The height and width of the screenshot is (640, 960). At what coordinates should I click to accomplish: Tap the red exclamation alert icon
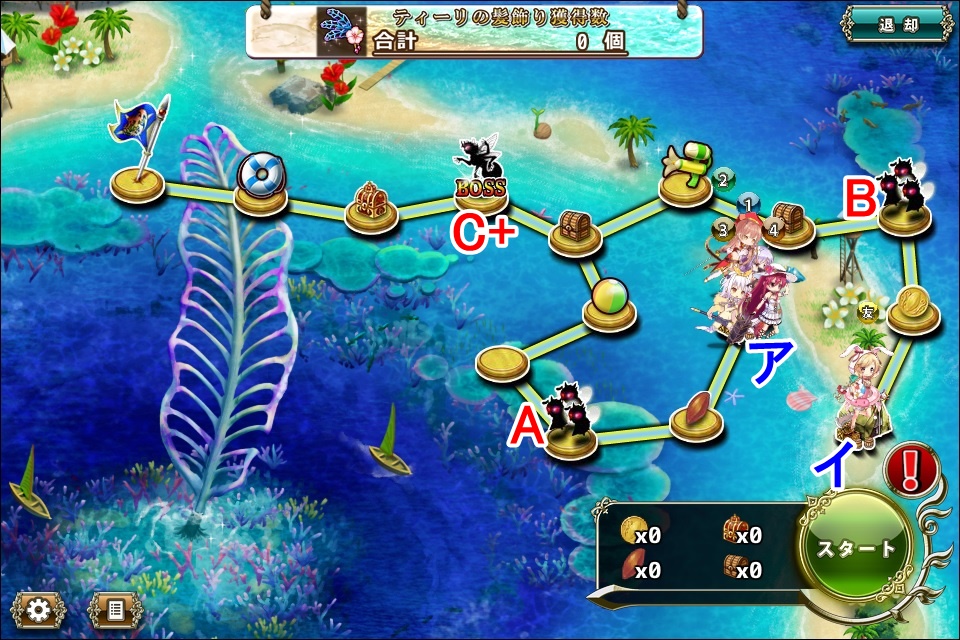pos(910,468)
